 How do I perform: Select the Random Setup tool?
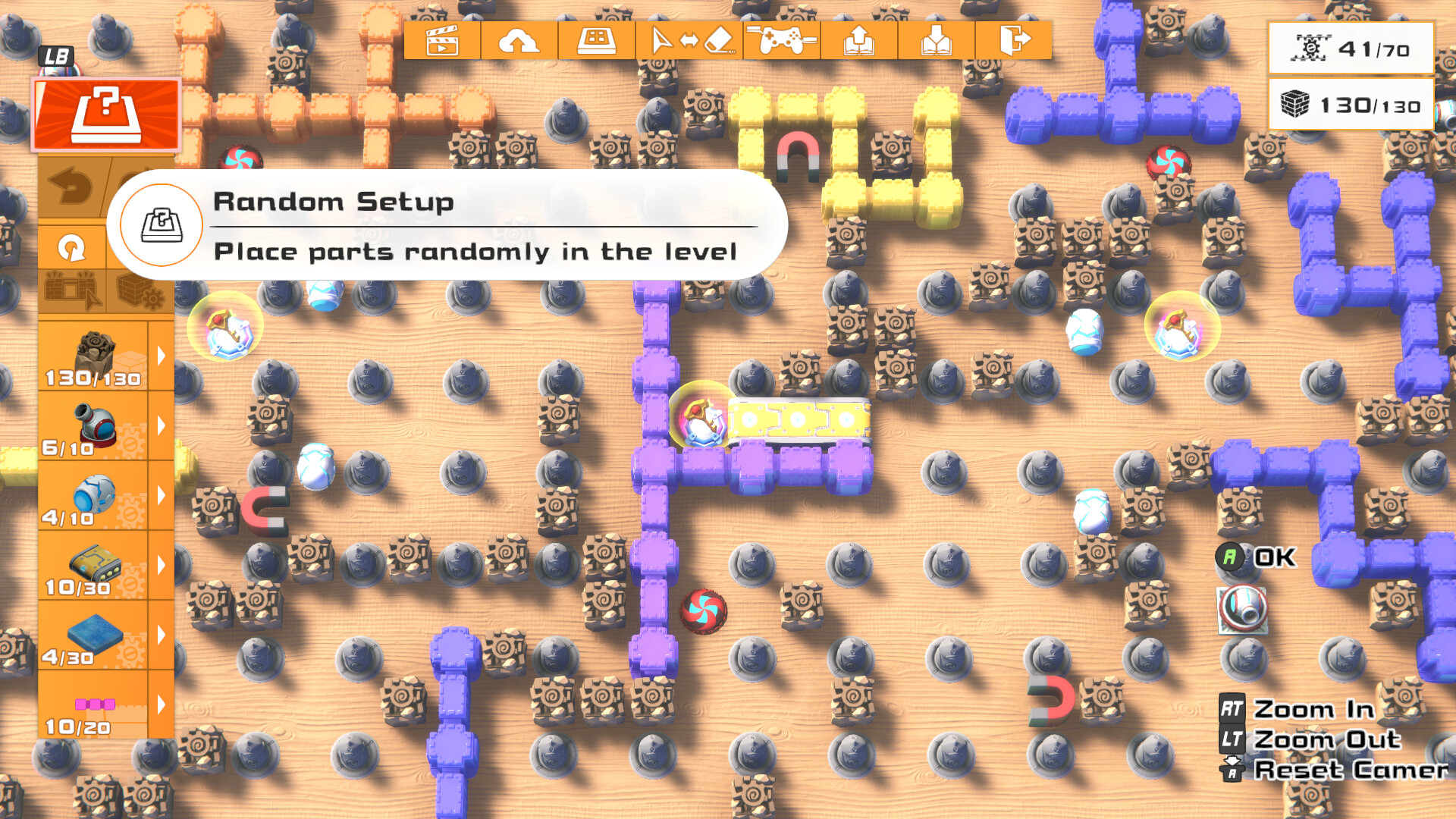106,114
